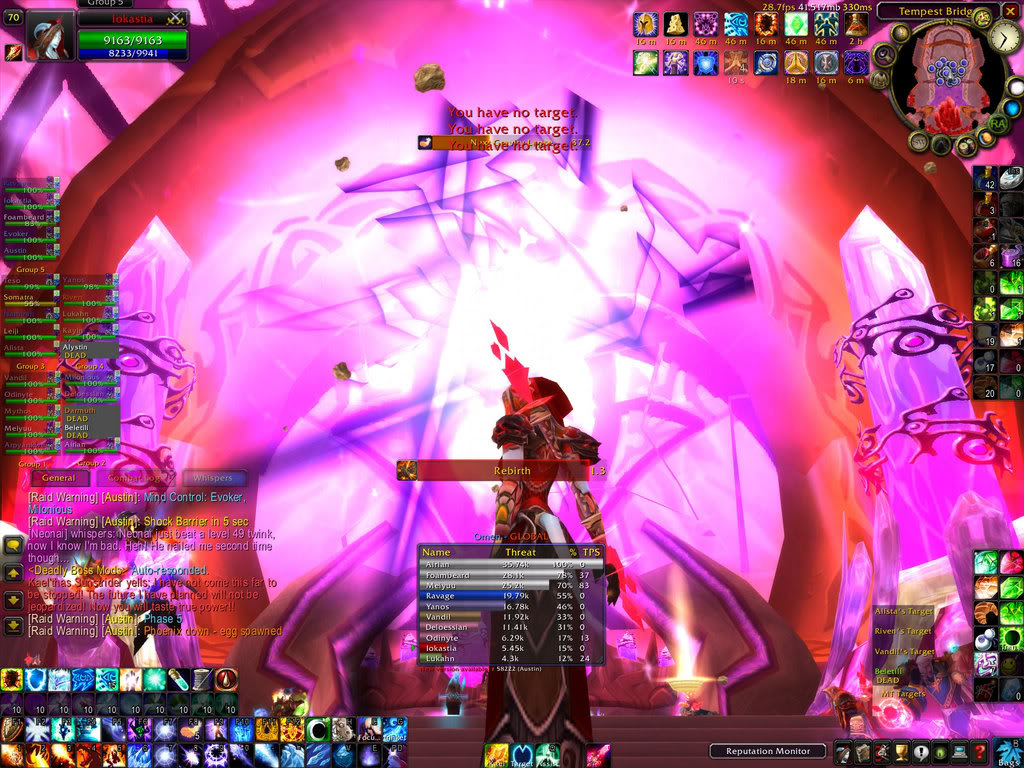This screenshot has height=768, width=1024.
Task: Open the Combat Log chat tab
Action: pyautogui.click(x=134, y=478)
